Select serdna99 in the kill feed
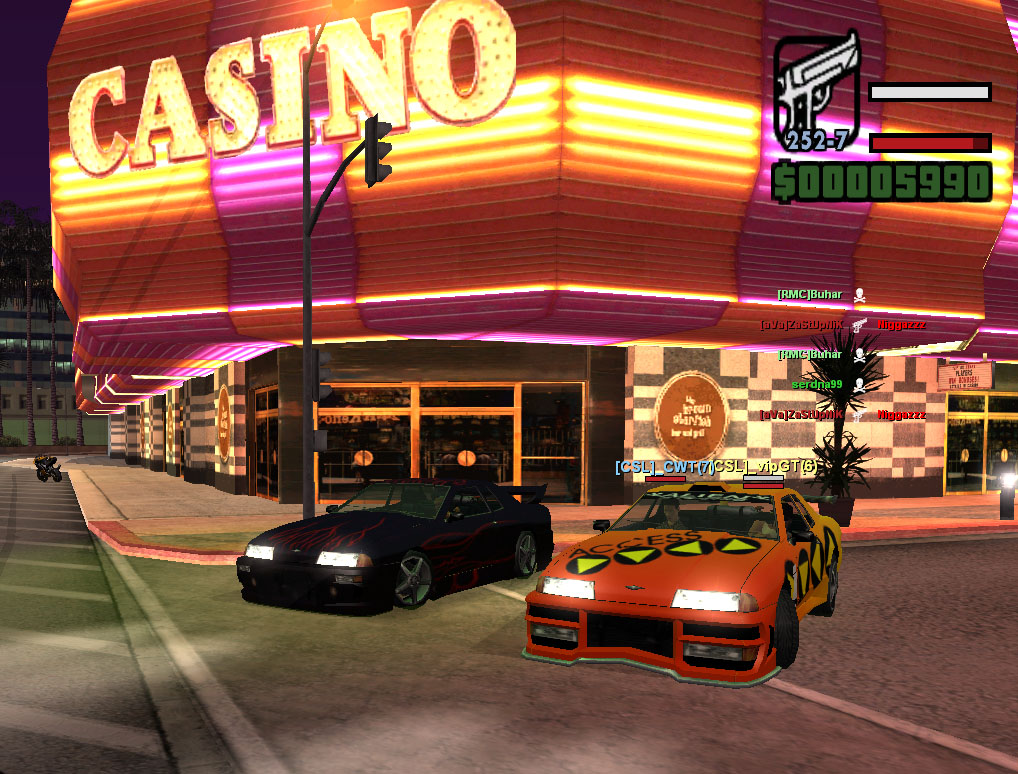This screenshot has width=1018, height=774. (817, 384)
